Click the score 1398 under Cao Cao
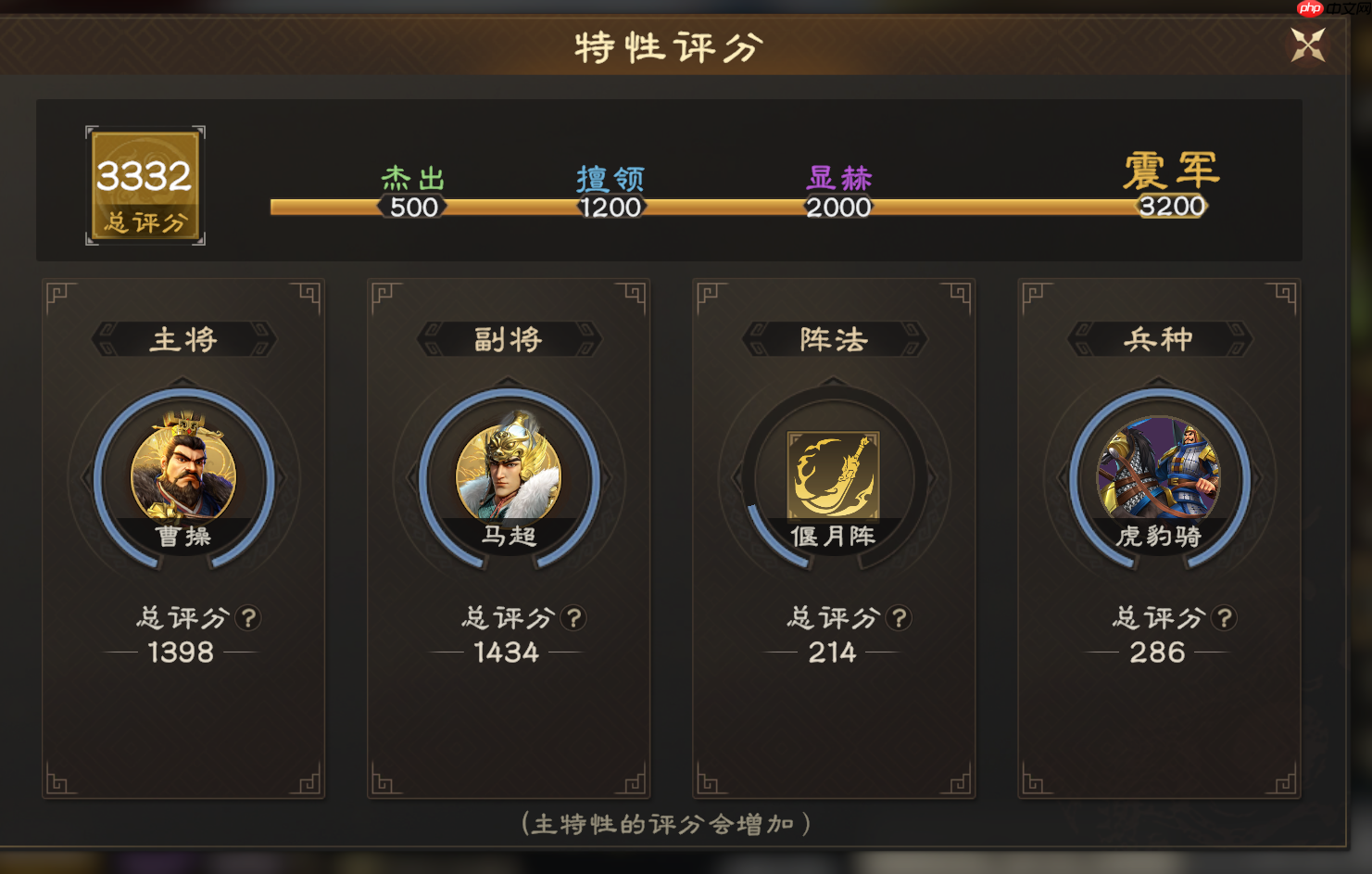The width and height of the screenshot is (1372, 874). pyautogui.click(x=183, y=652)
